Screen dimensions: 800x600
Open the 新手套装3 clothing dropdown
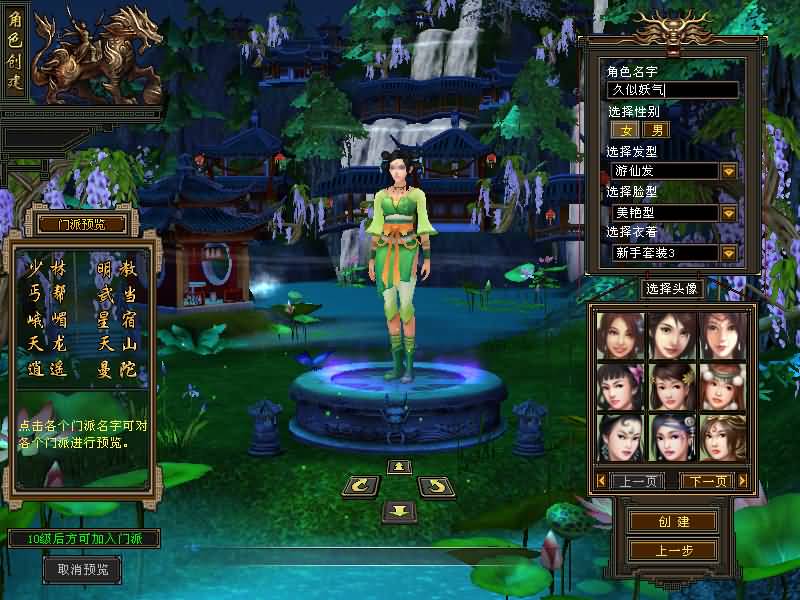(x=729, y=254)
